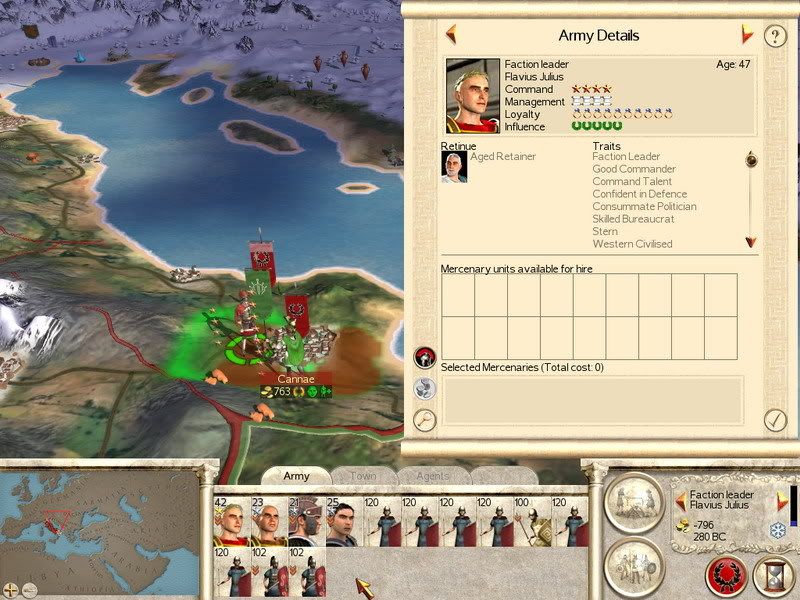Select the Cannae settlement name label

pyautogui.click(x=296, y=378)
